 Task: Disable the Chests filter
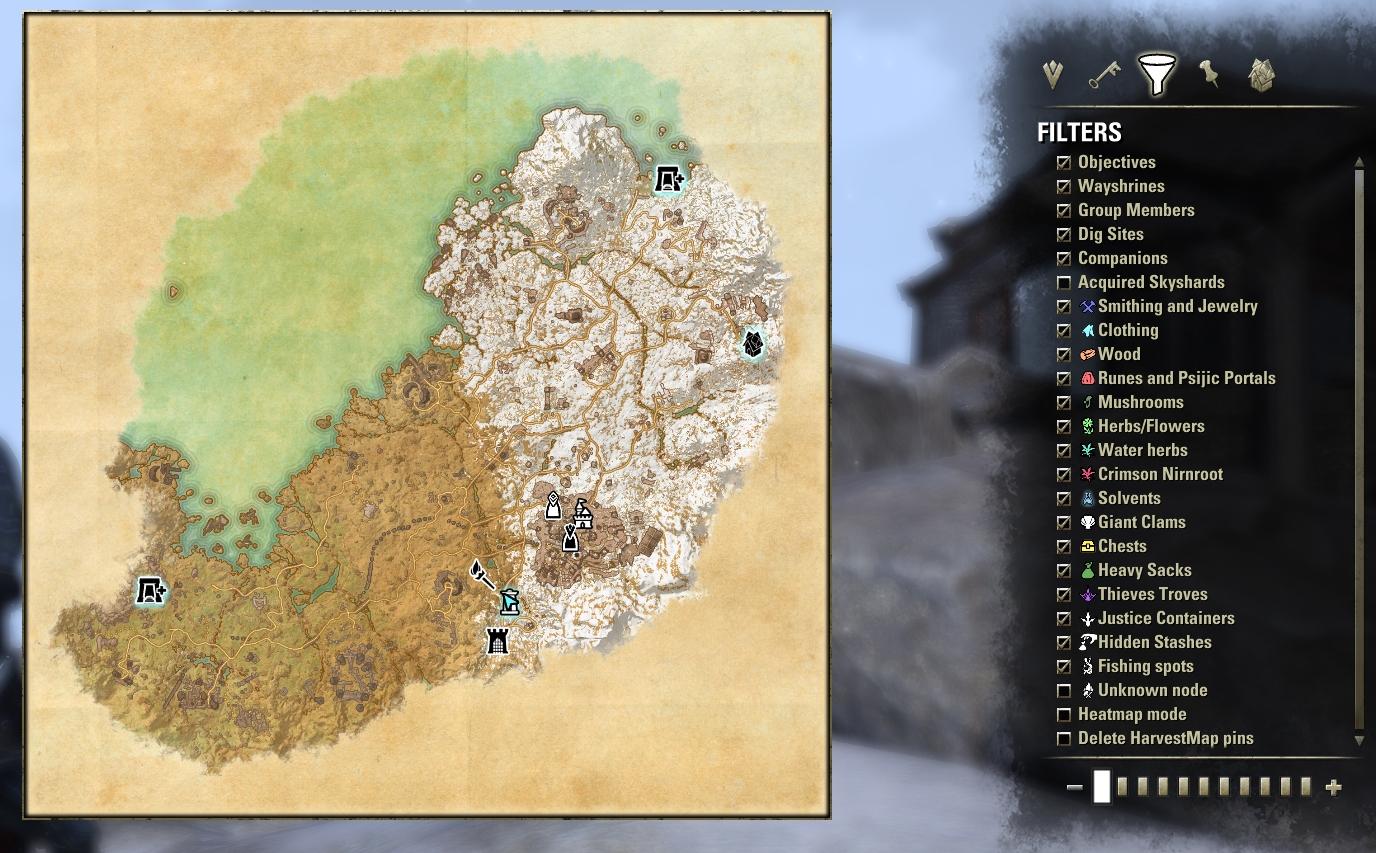1064,546
